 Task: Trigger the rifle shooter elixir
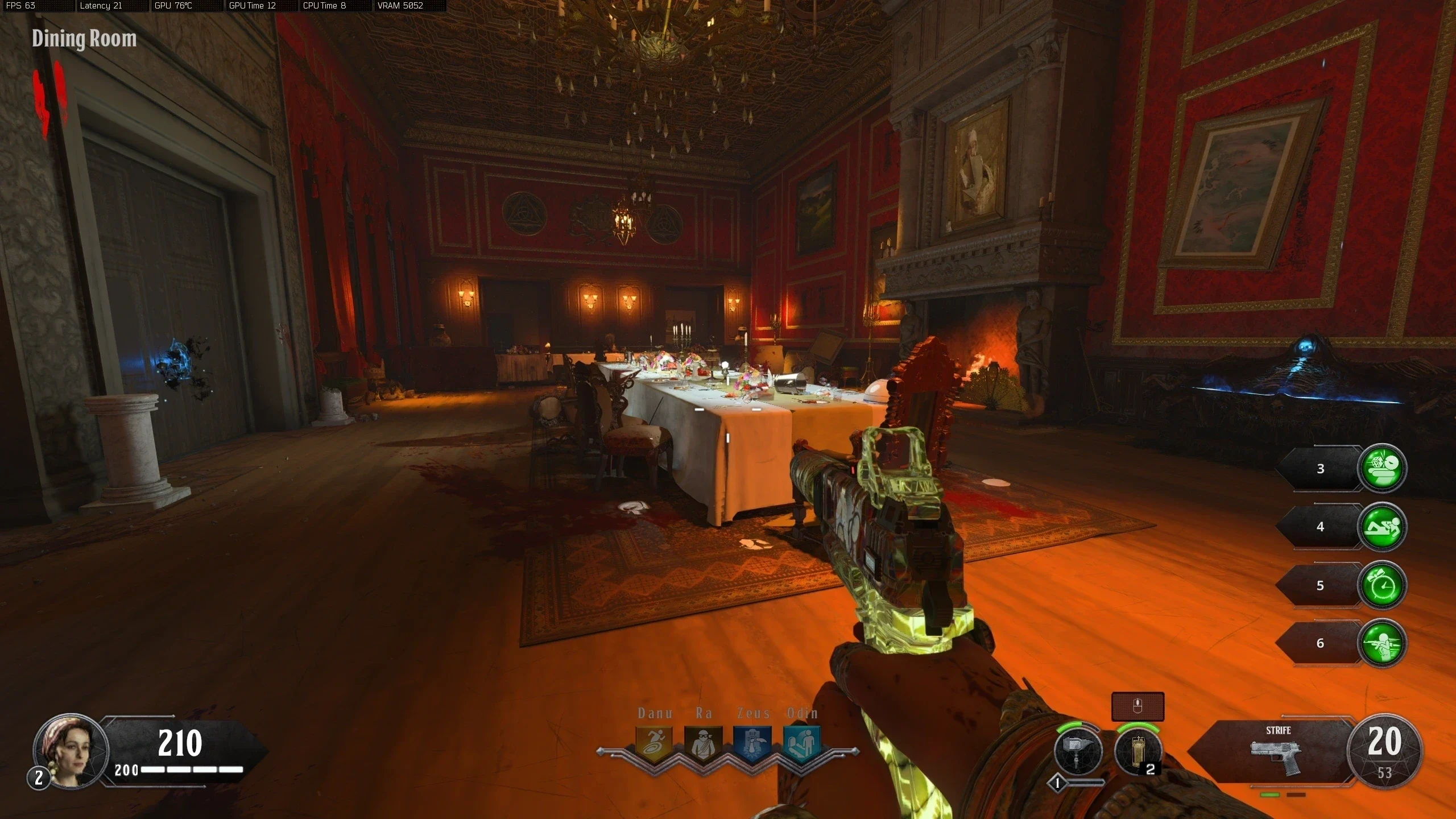pyautogui.click(x=1382, y=643)
